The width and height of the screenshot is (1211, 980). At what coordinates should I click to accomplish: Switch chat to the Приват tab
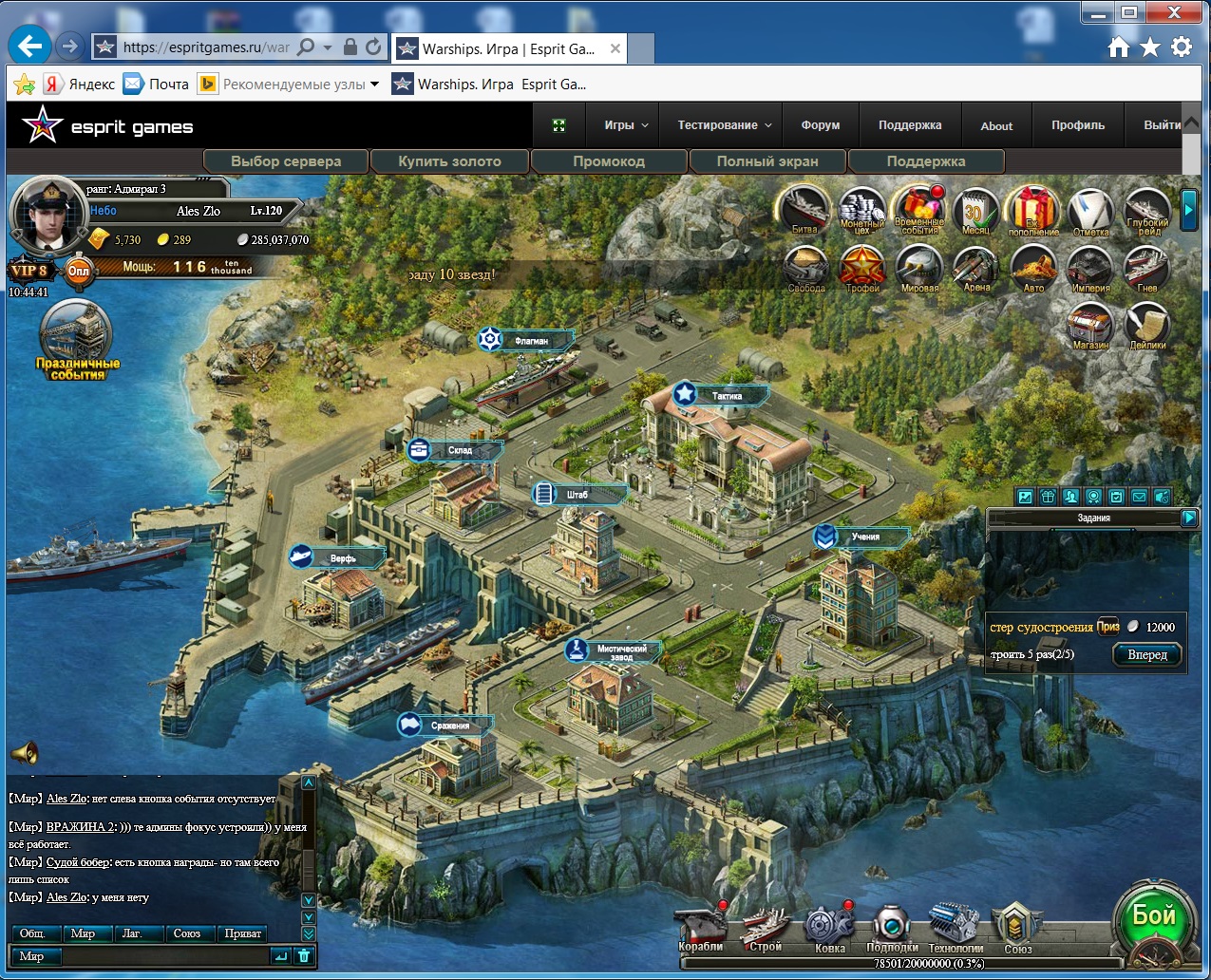point(242,933)
